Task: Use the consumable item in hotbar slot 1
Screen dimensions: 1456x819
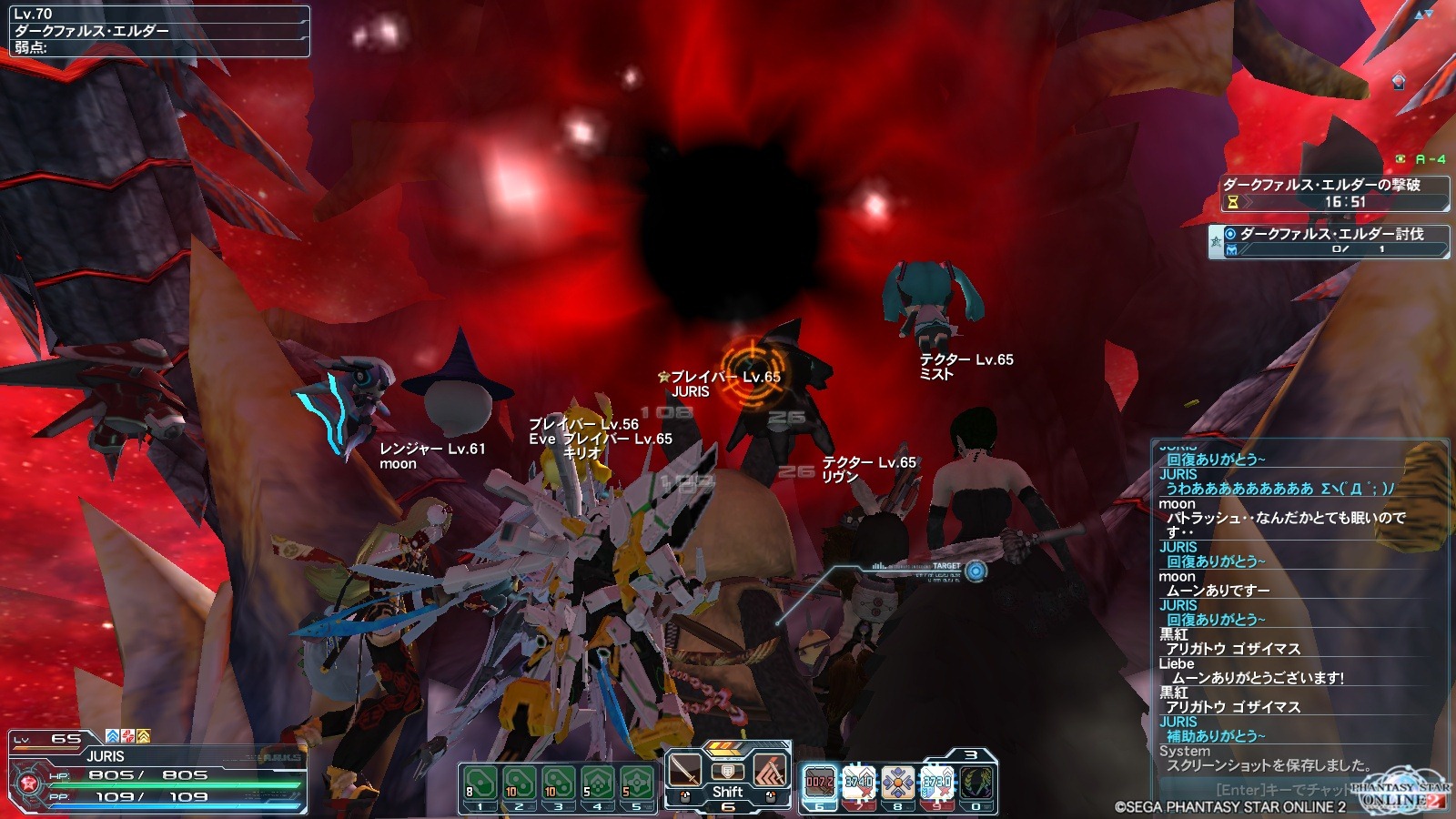Action: coord(480,783)
